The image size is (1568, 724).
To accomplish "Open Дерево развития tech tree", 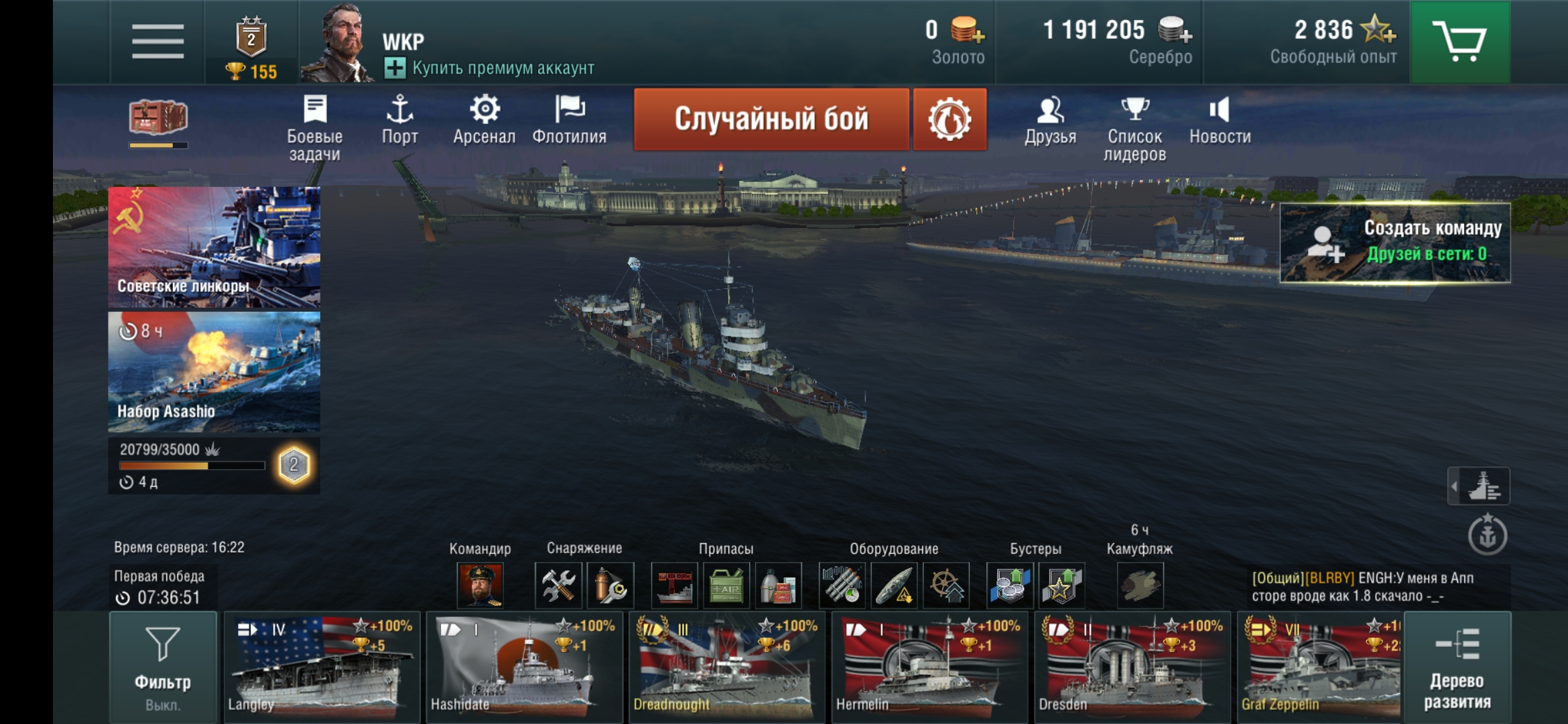I will [1457, 666].
